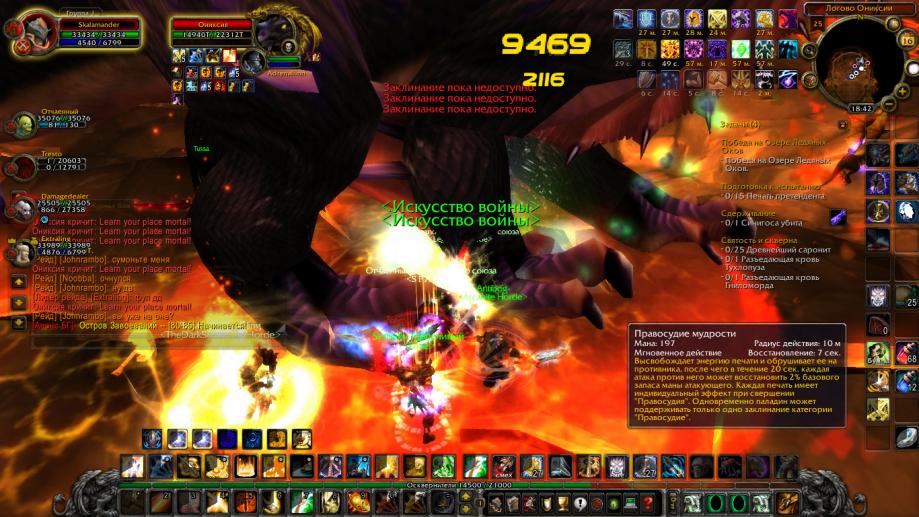Use the quest item beside Сдерживание
Viewport: 919px width, 517px height.
pos(837,217)
